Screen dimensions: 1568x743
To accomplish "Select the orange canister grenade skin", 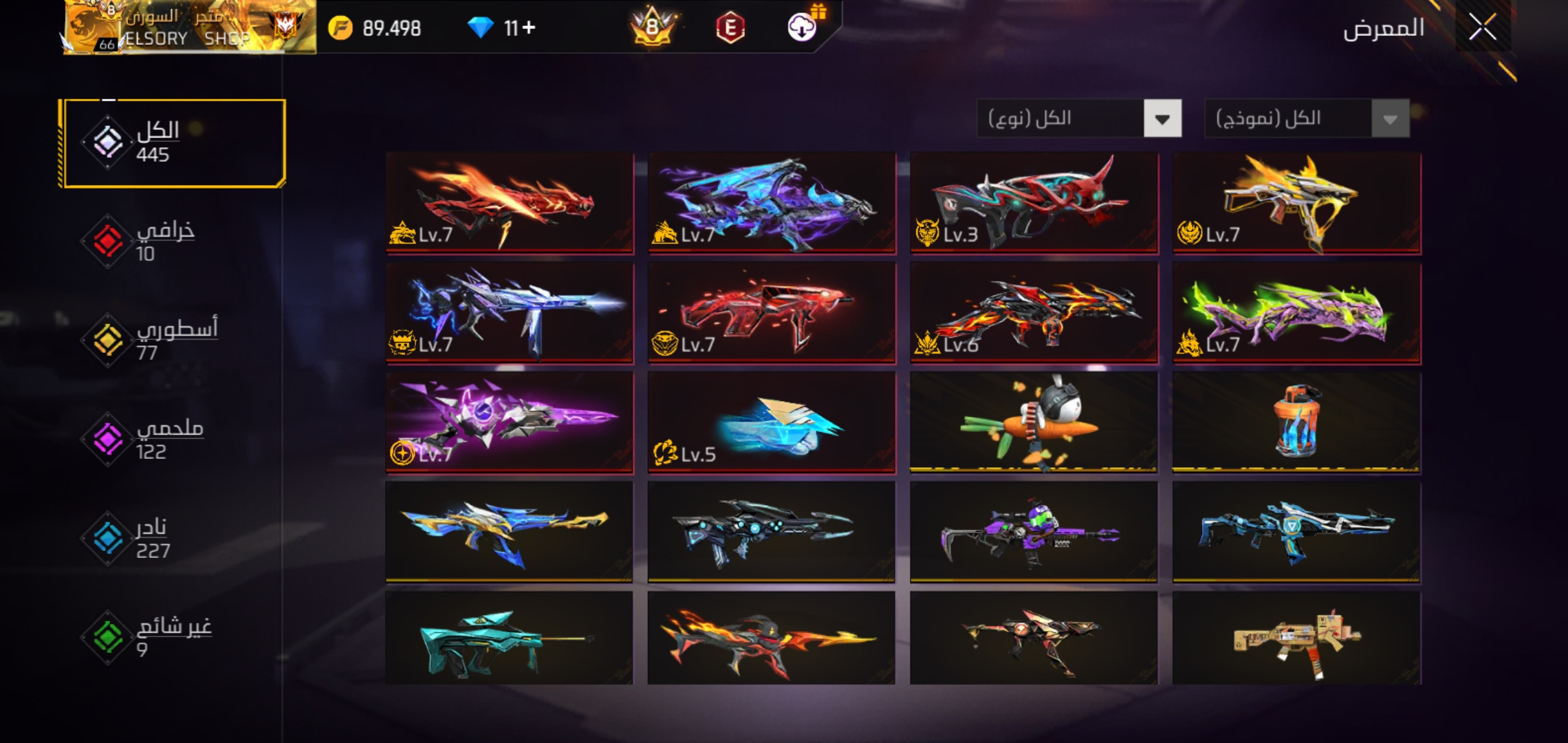I will (1296, 422).
